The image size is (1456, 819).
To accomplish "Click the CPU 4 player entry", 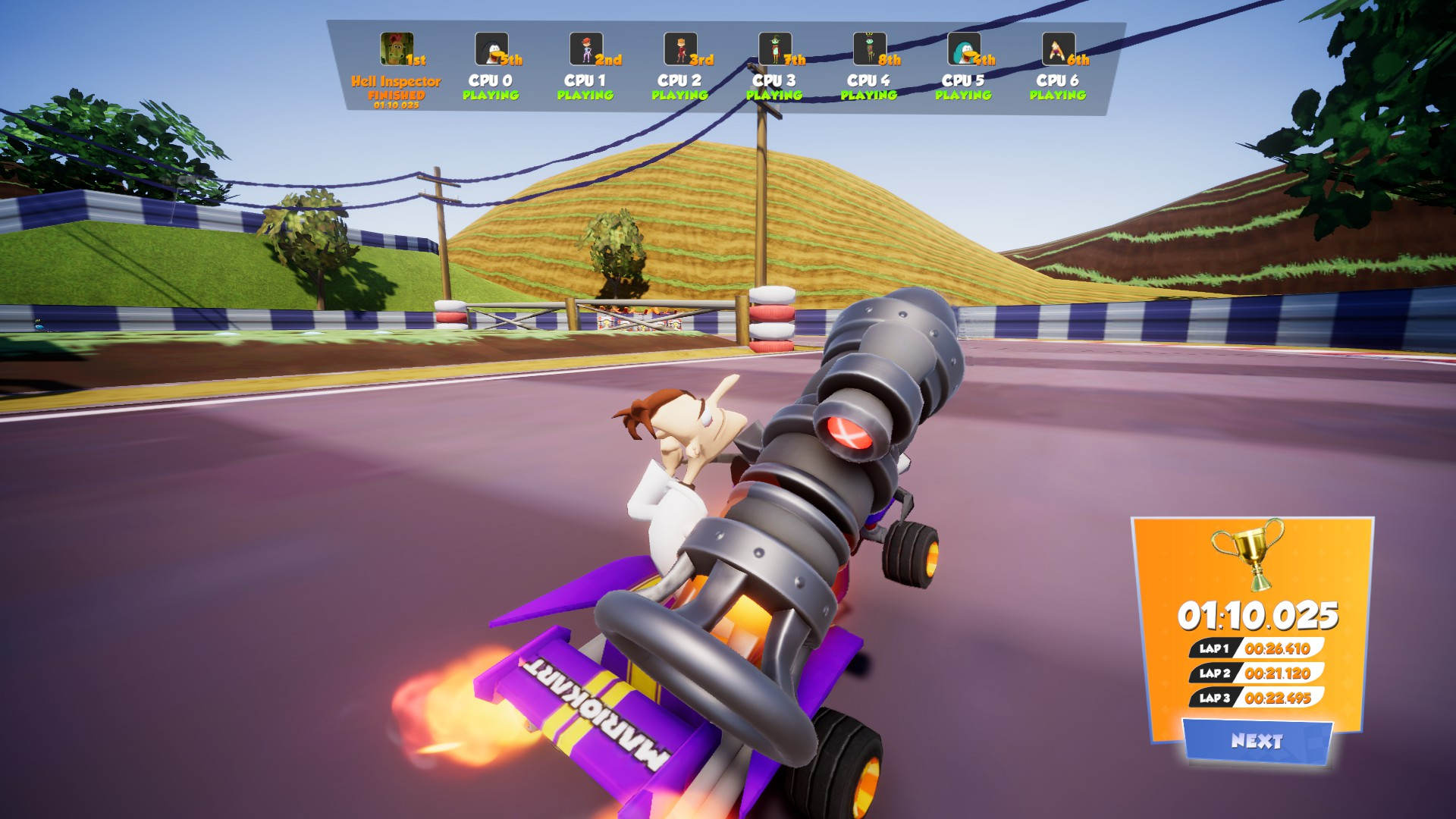I will [869, 70].
